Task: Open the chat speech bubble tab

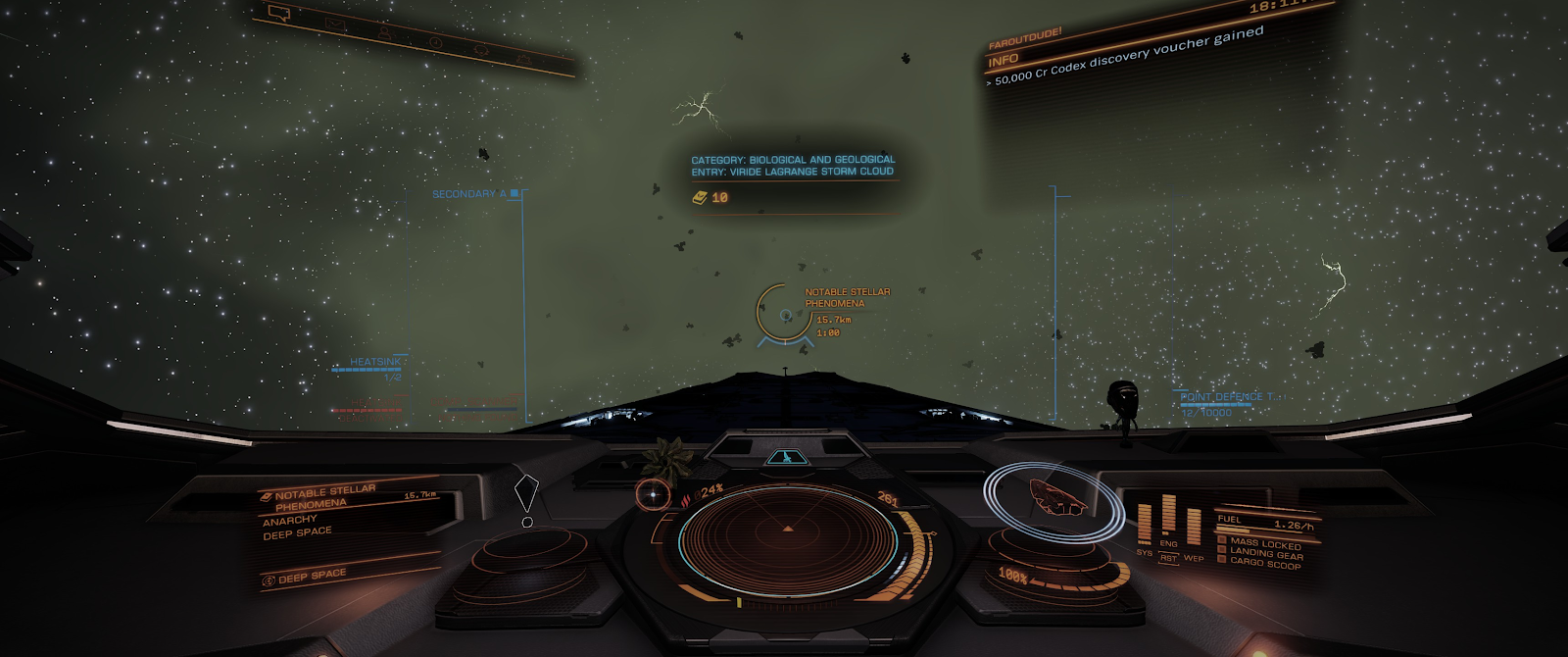Action: coord(279,14)
